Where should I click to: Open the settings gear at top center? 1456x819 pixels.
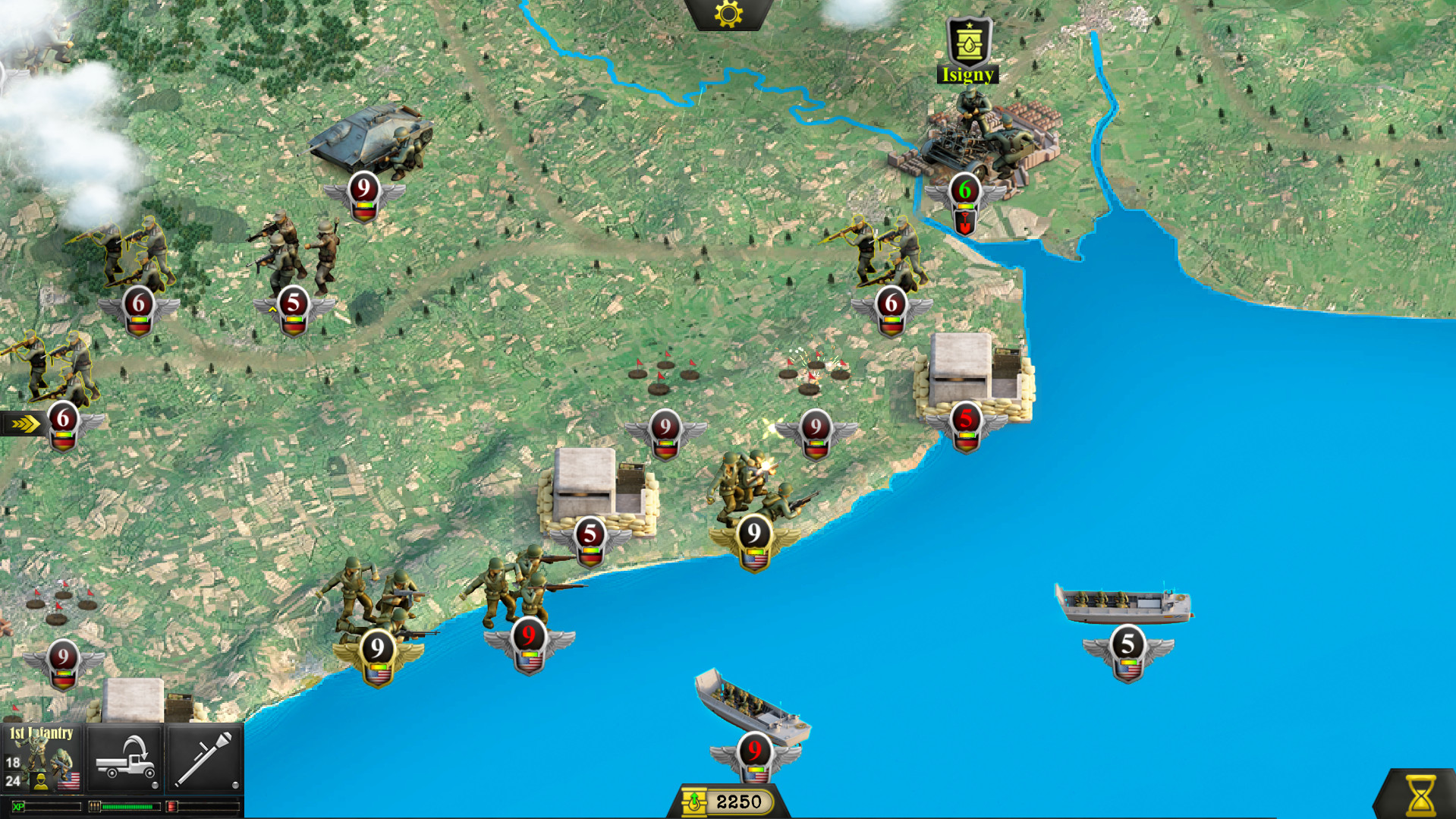726,14
